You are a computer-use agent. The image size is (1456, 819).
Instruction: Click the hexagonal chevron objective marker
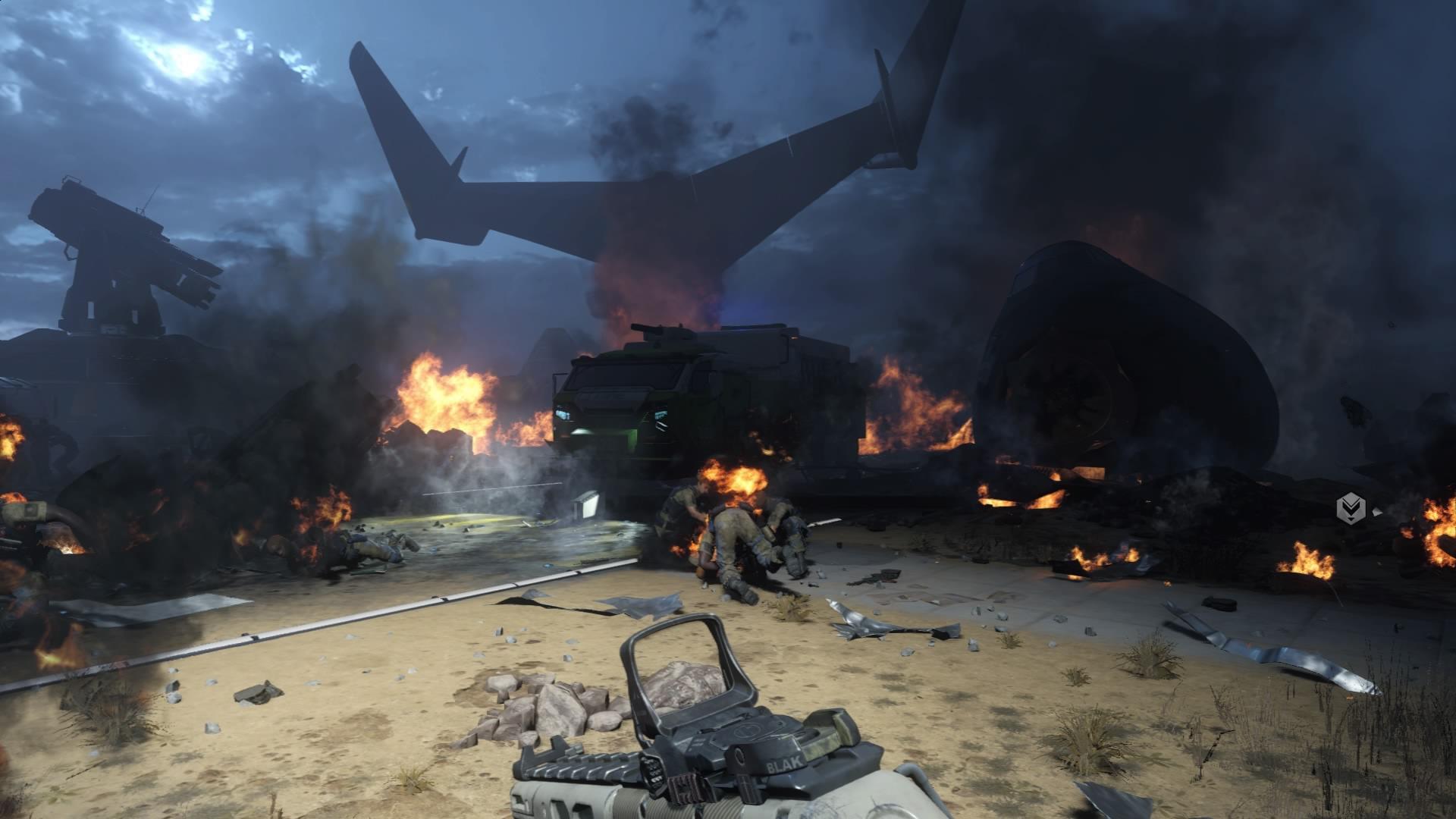pos(1350,507)
